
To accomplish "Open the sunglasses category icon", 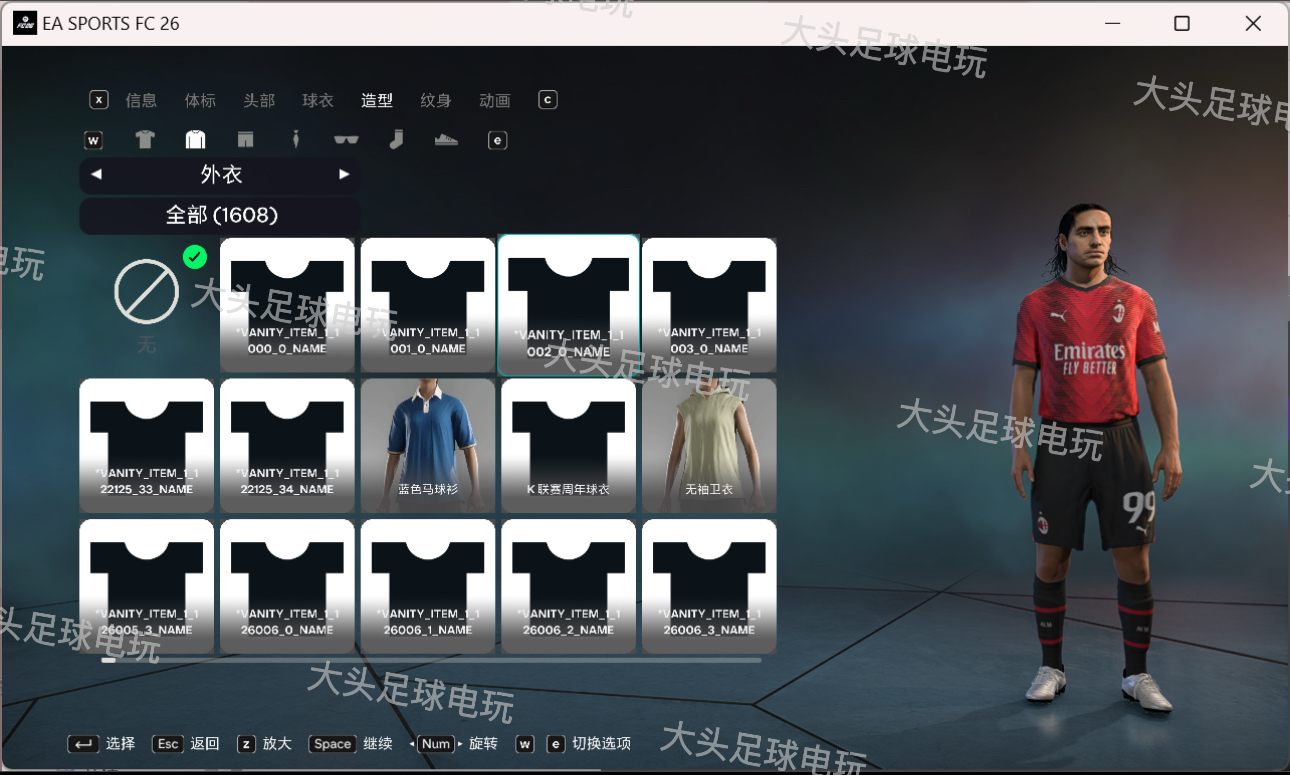I will (345, 140).
